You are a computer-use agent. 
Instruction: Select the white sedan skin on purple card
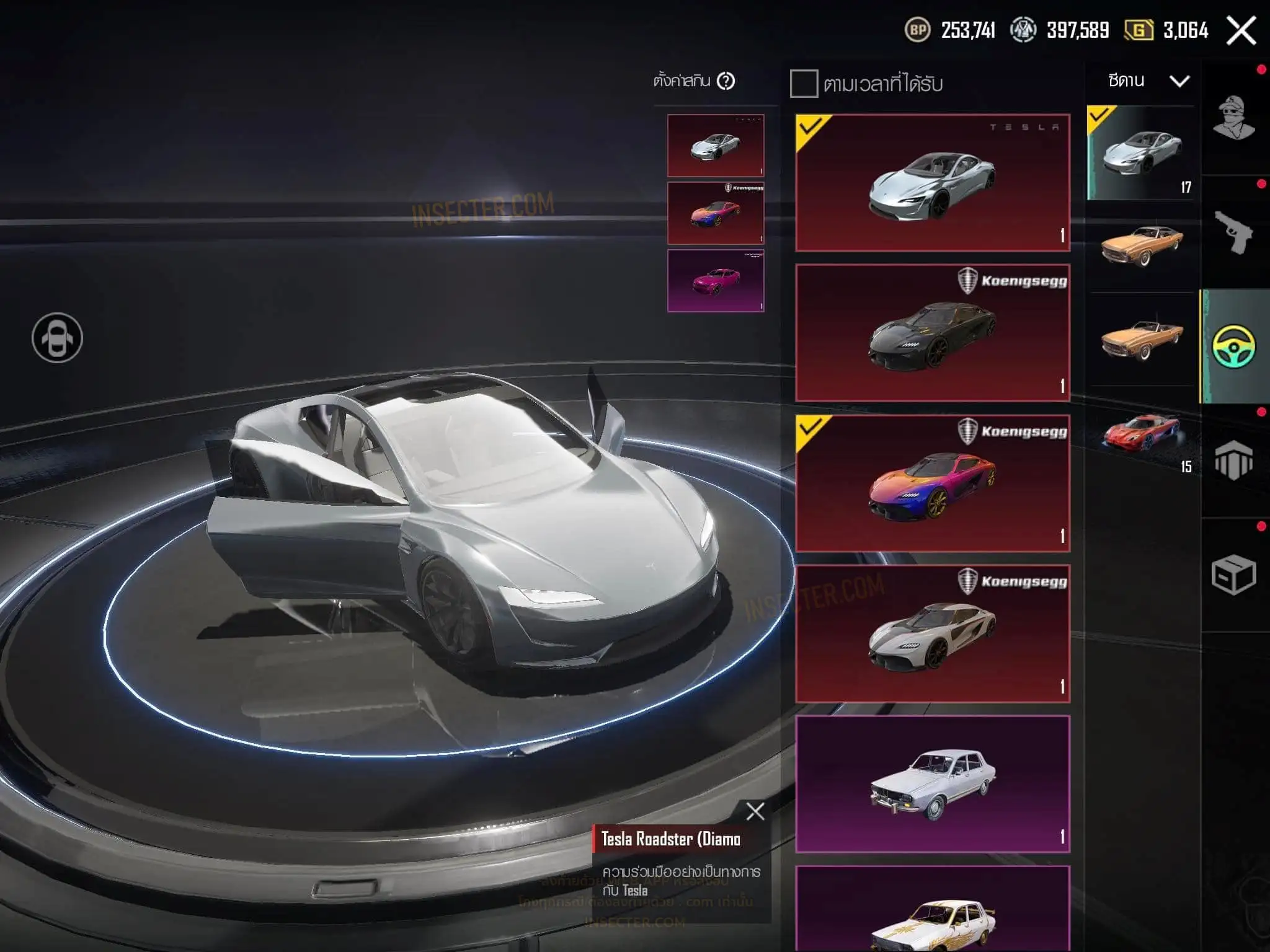click(x=933, y=784)
